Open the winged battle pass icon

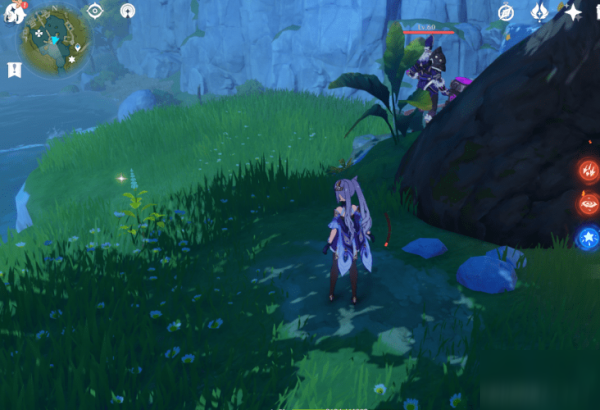[x=539, y=12]
